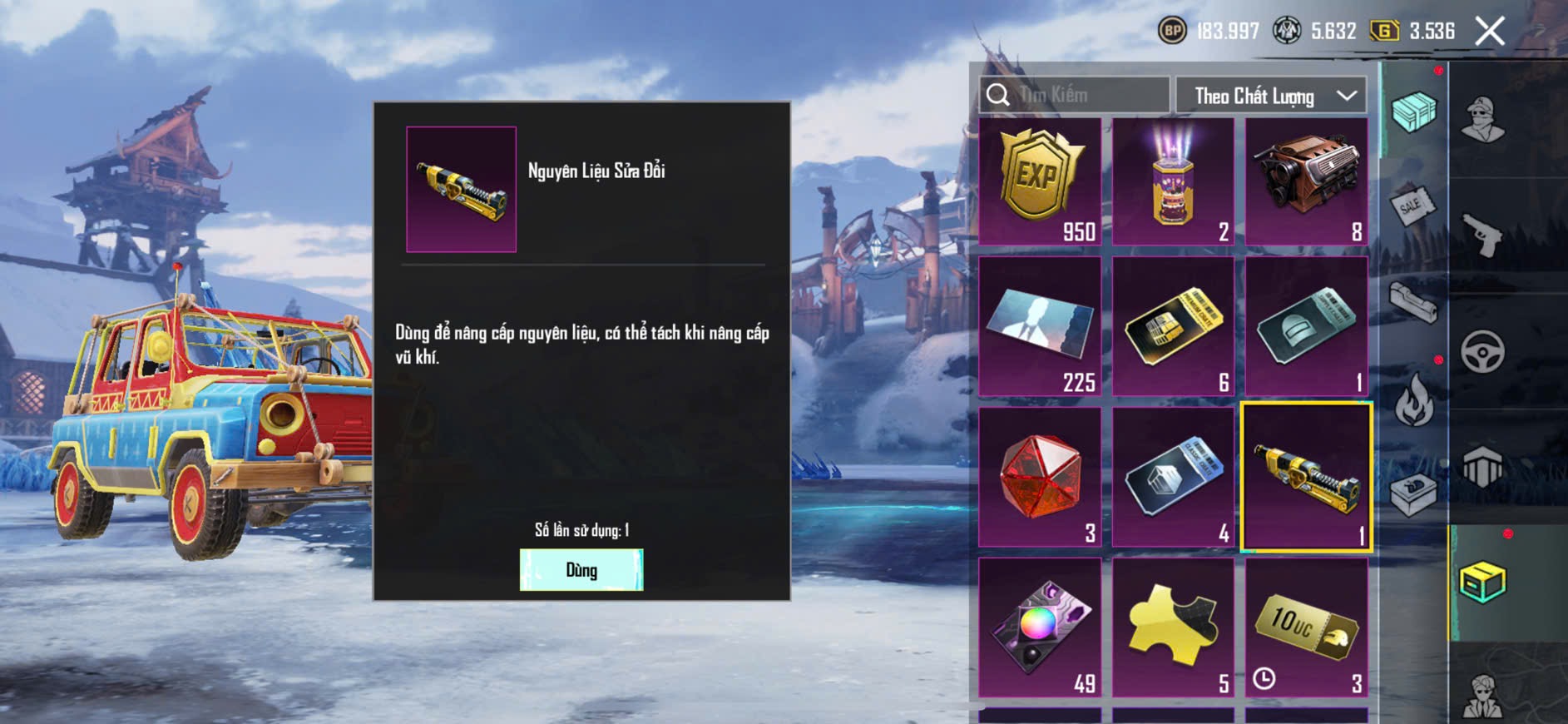Screen dimensions: 1568x724
Task: Switch to the pistol weapons category
Action: pos(1482,236)
